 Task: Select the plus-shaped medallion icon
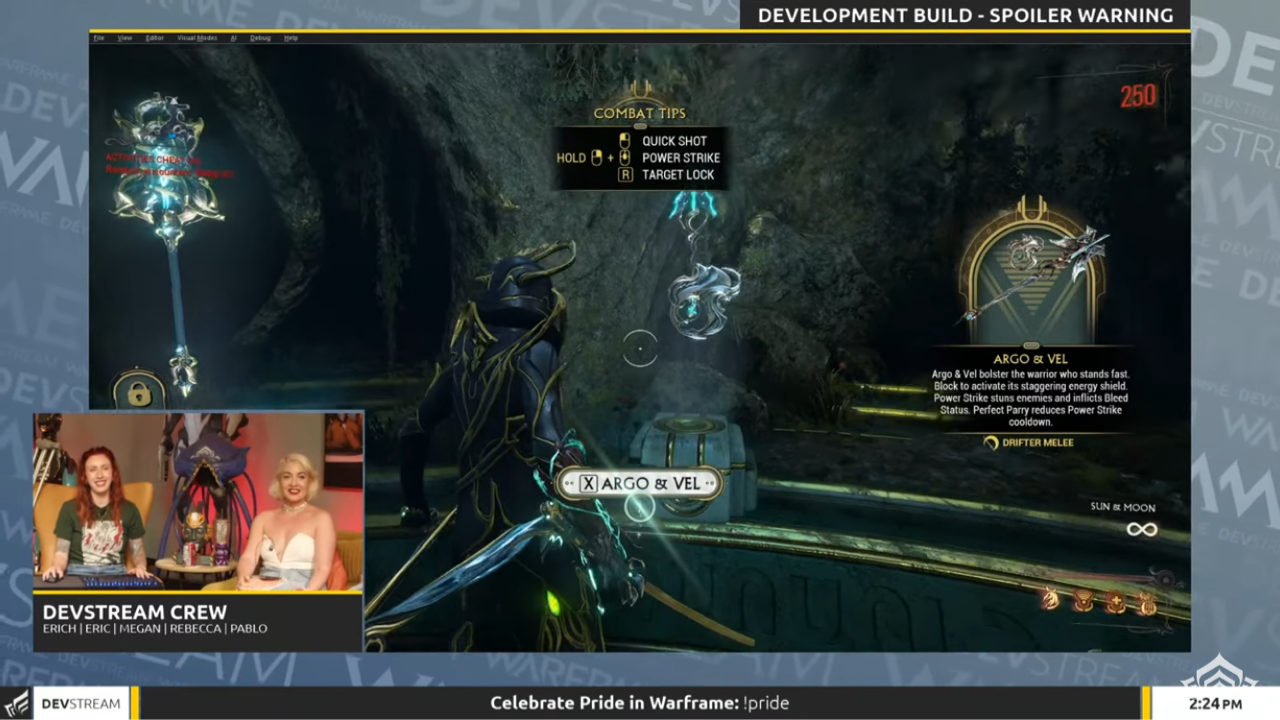(1115, 602)
